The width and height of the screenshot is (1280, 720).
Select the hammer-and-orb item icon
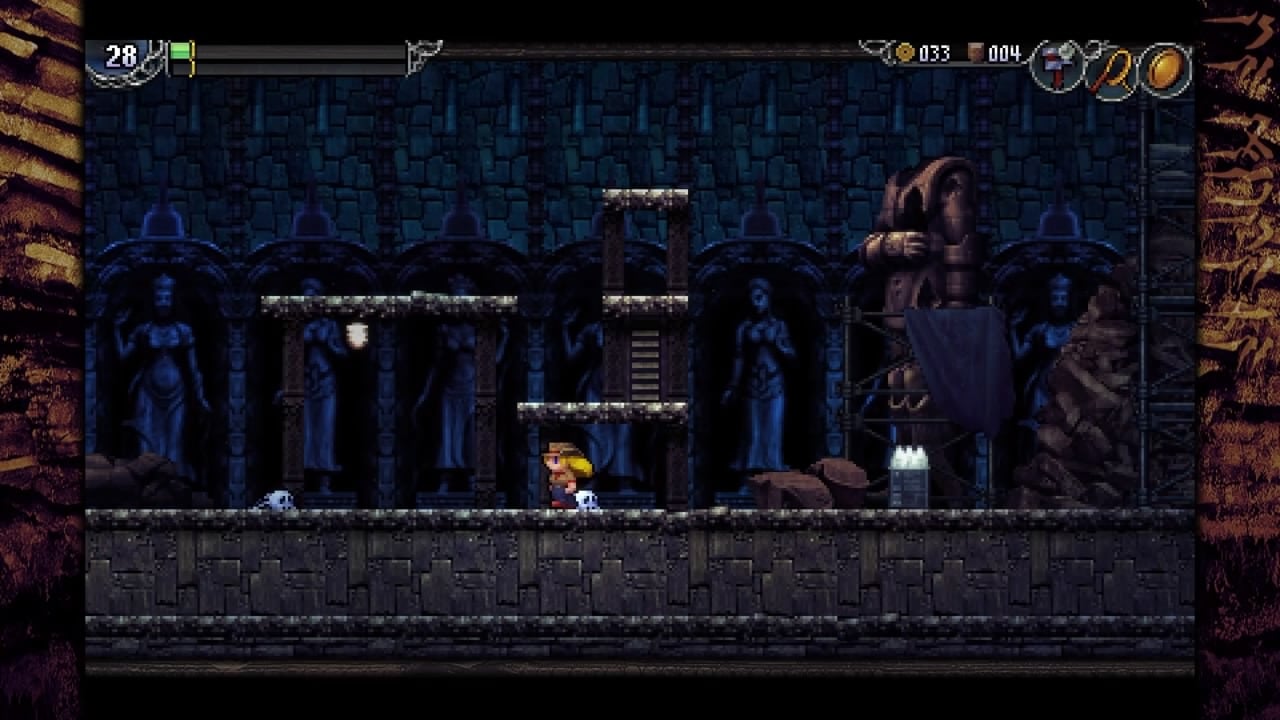(x=1056, y=68)
